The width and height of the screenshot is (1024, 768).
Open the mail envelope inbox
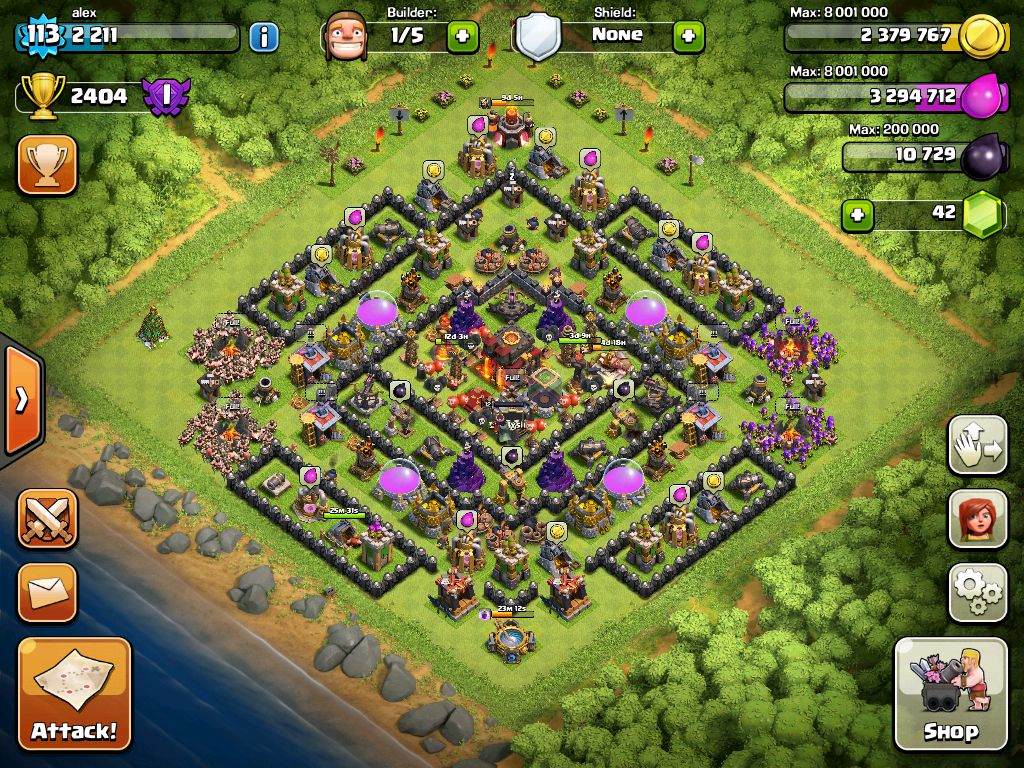(x=47, y=592)
